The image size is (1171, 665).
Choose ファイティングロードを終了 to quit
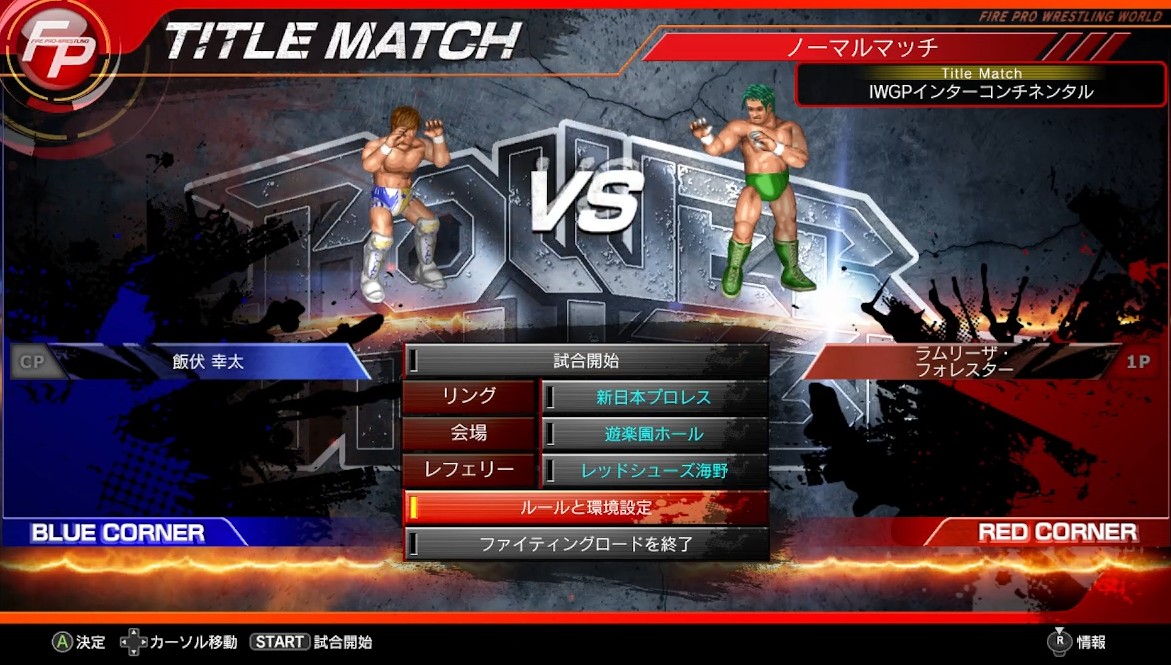(586, 544)
